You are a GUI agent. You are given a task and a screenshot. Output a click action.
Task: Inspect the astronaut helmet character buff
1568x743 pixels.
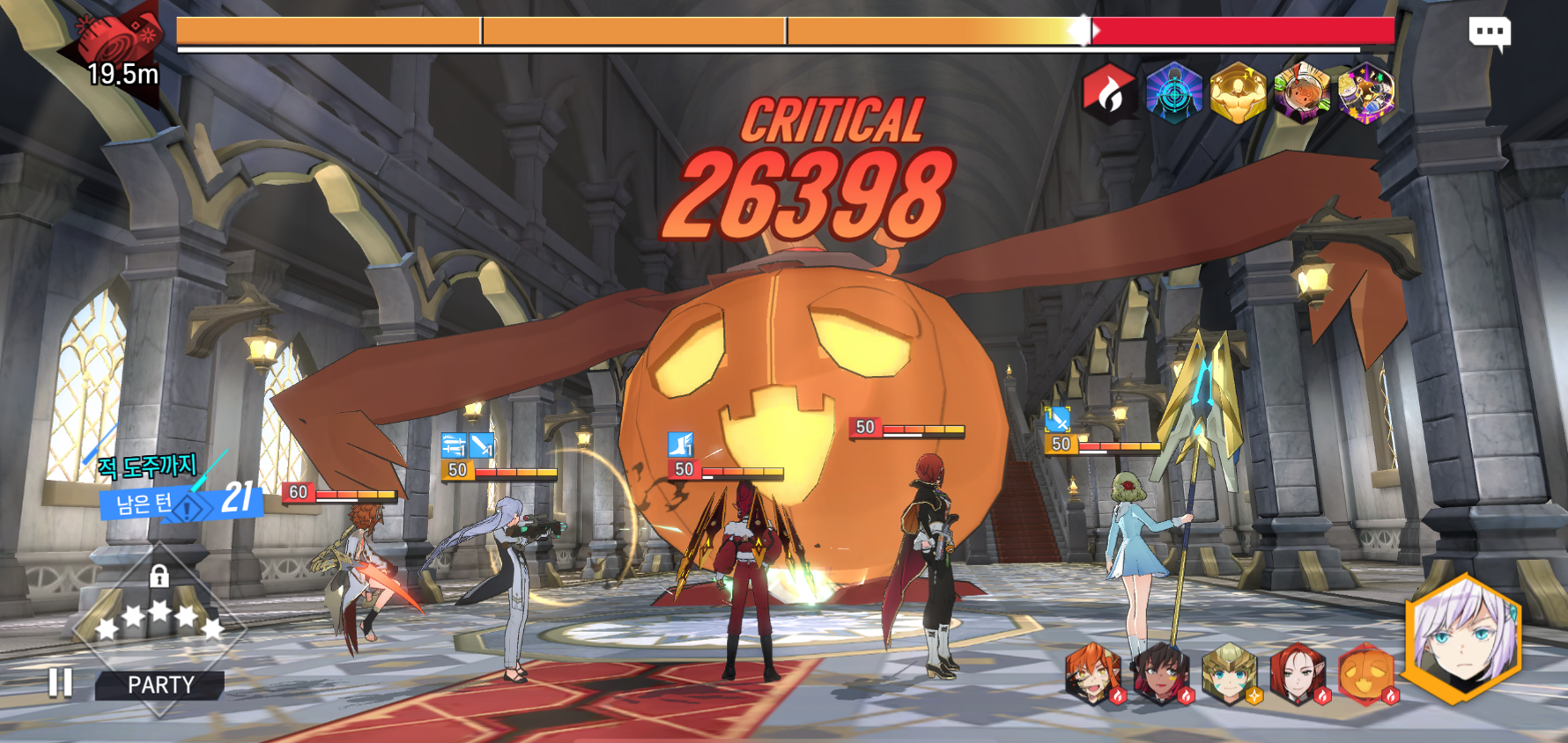pyautogui.click(x=1302, y=92)
